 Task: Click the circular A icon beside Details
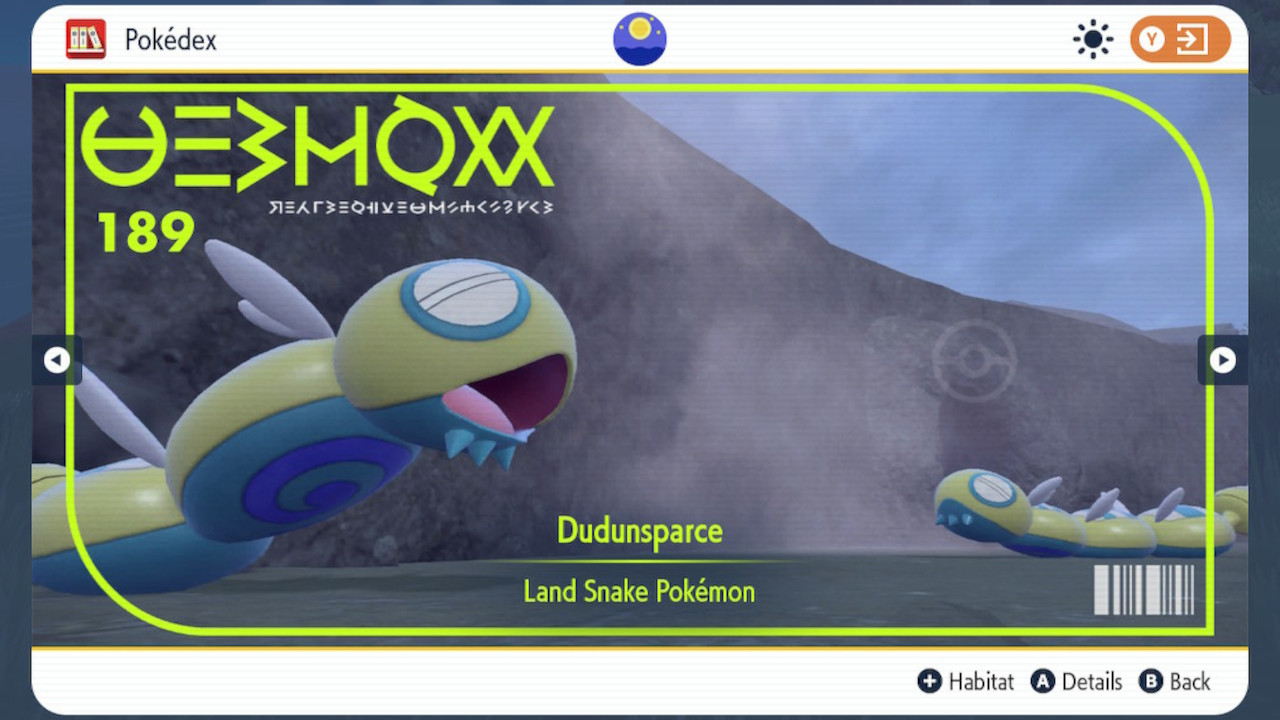coord(1043,681)
